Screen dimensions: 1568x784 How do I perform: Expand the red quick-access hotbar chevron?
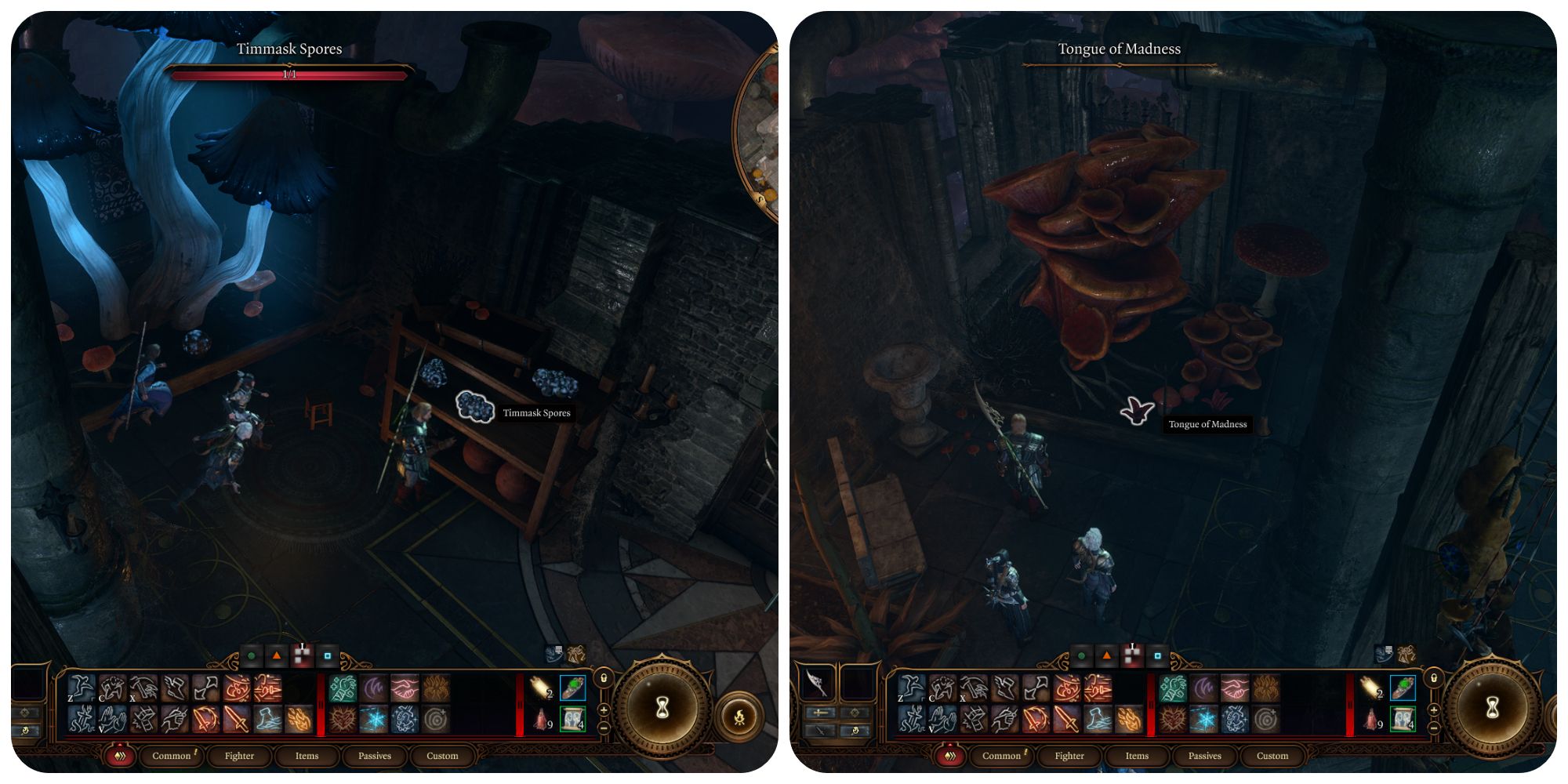coord(119,756)
